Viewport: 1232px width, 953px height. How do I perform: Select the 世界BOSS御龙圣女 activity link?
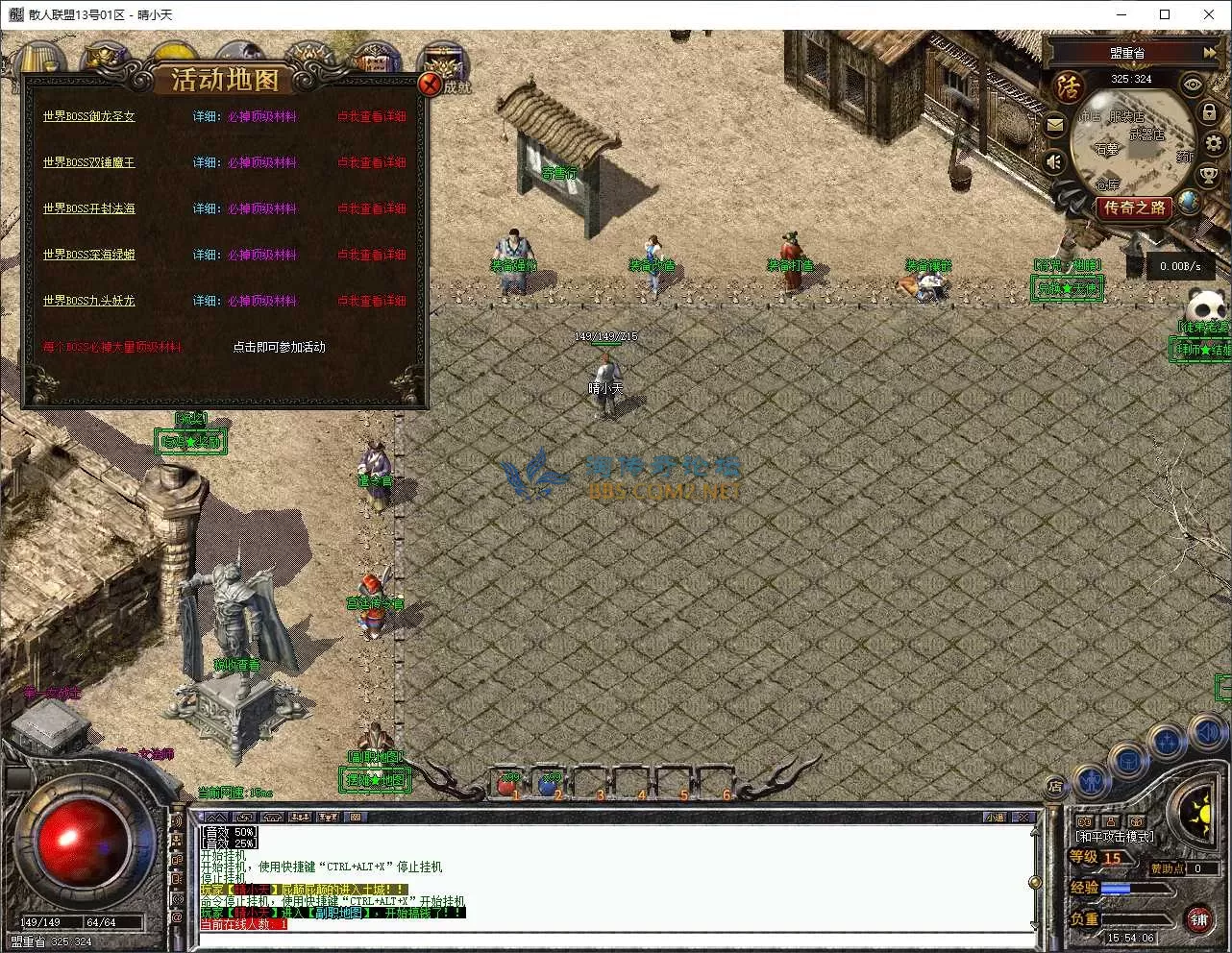coord(88,116)
